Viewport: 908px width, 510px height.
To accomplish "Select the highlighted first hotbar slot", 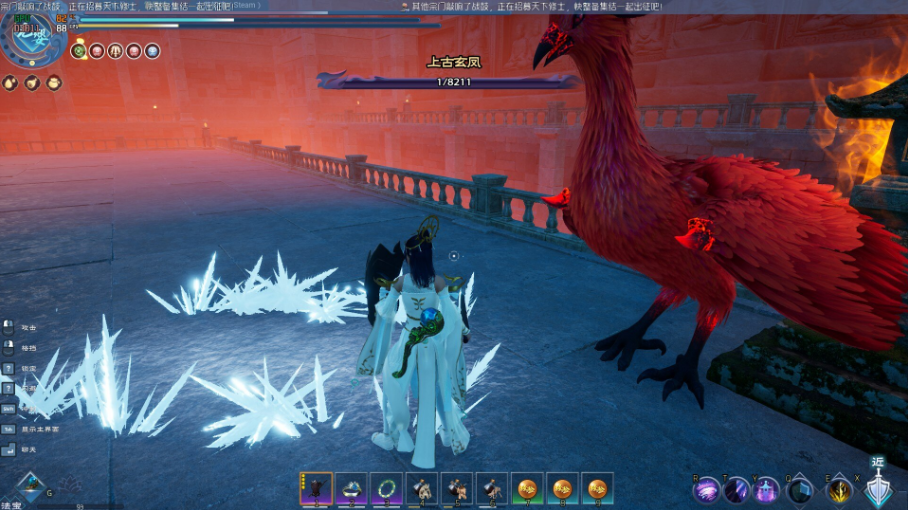I will pyautogui.click(x=316, y=489).
